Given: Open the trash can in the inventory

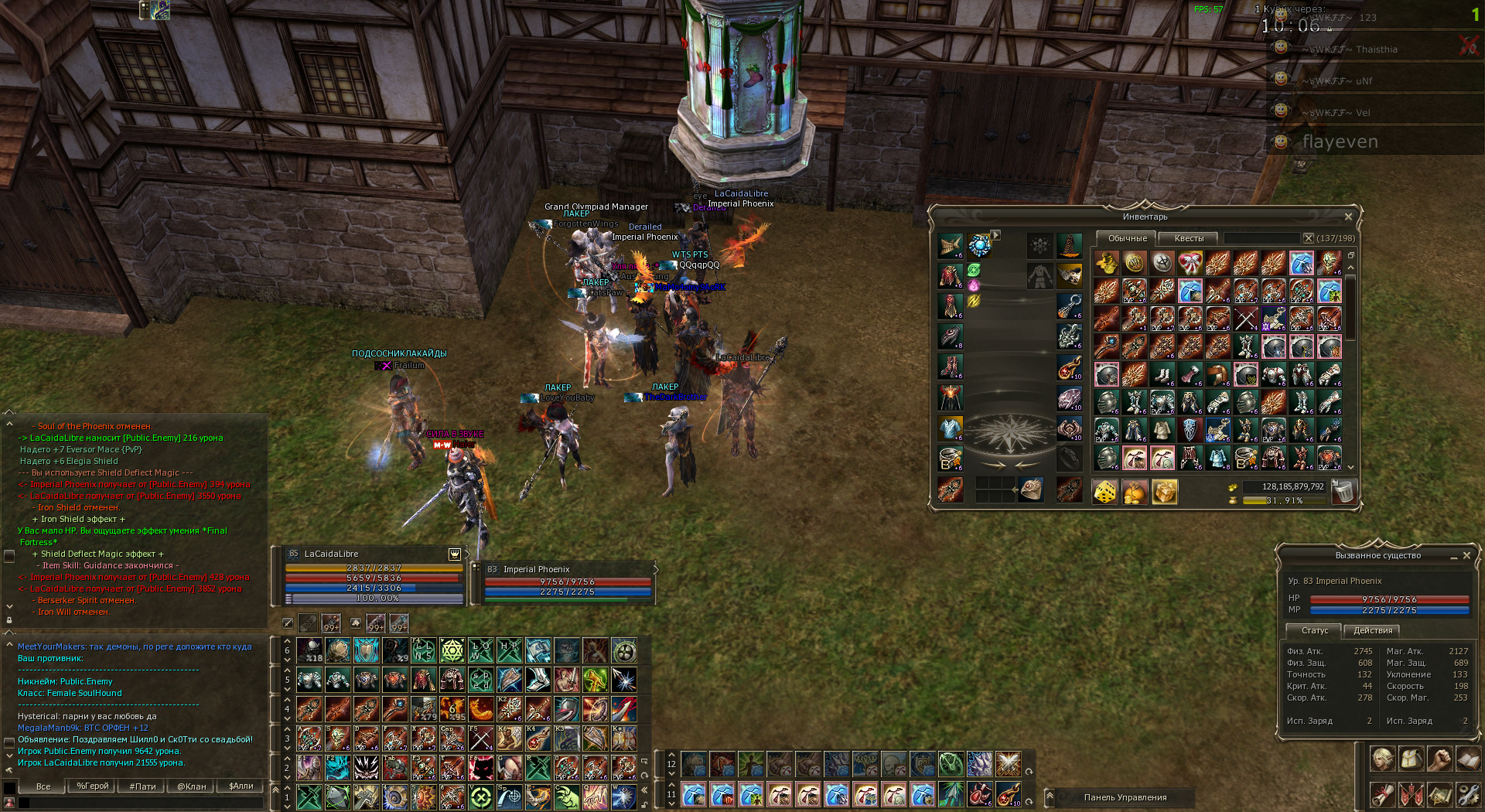Looking at the screenshot, I should point(1344,492).
